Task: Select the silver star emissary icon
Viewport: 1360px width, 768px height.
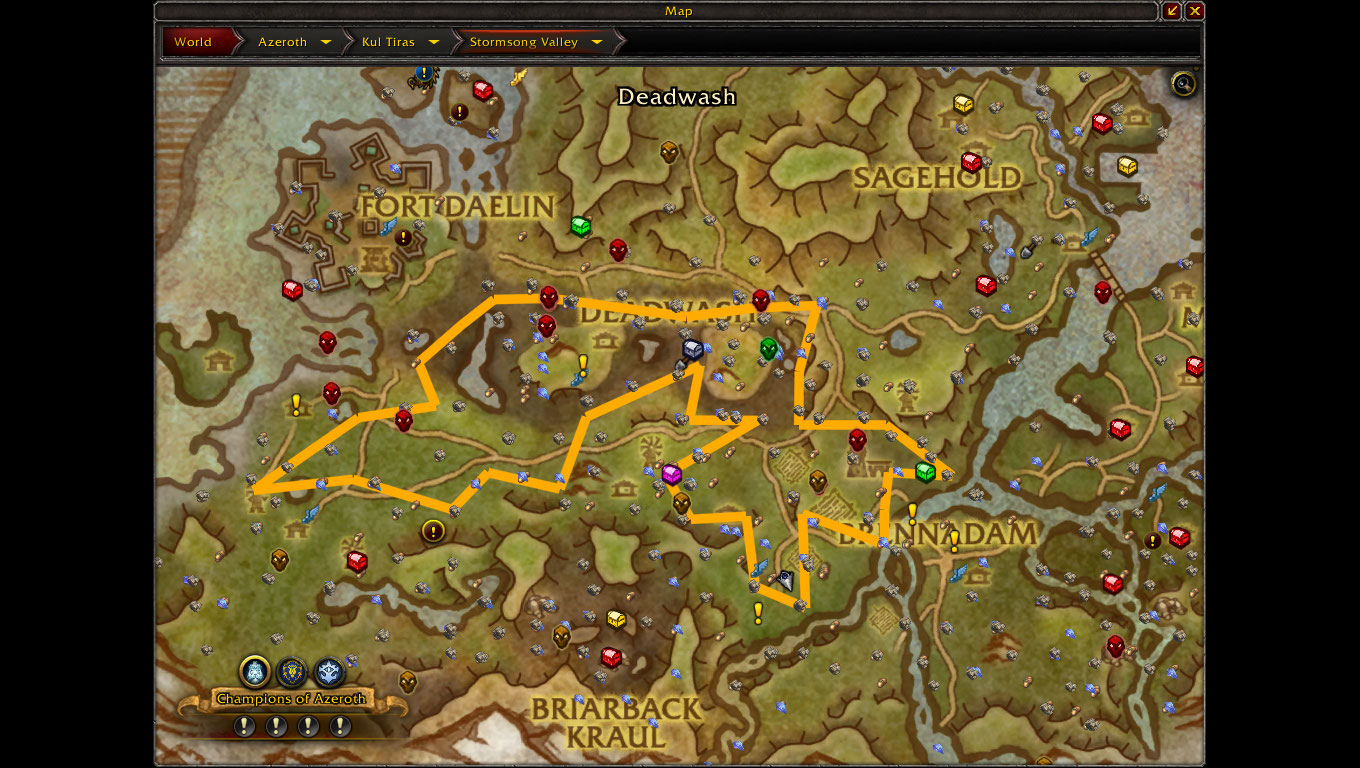Action: coord(329,671)
